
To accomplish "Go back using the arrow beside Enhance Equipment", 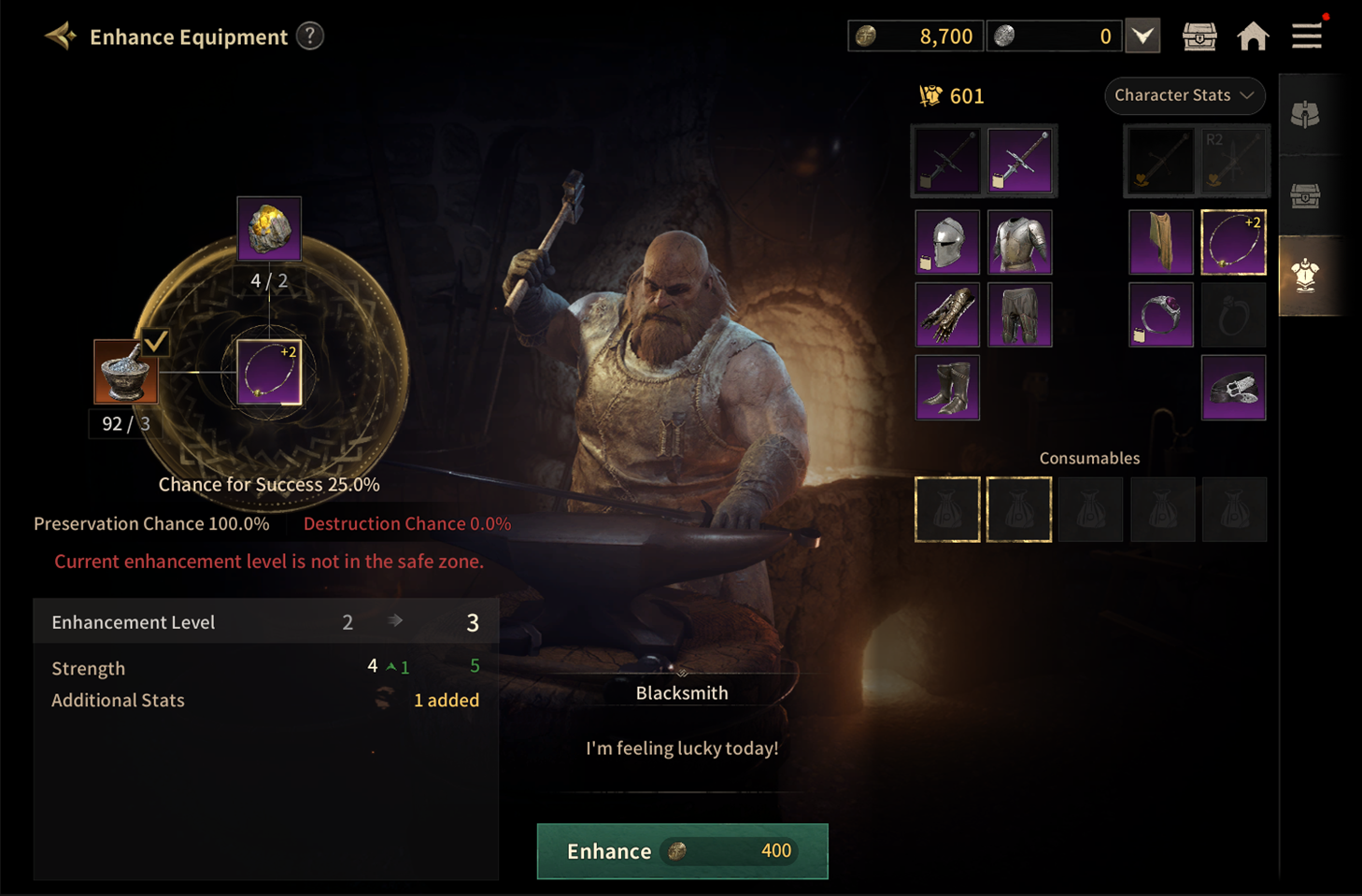I will pyautogui.click(x=61, y=36).
